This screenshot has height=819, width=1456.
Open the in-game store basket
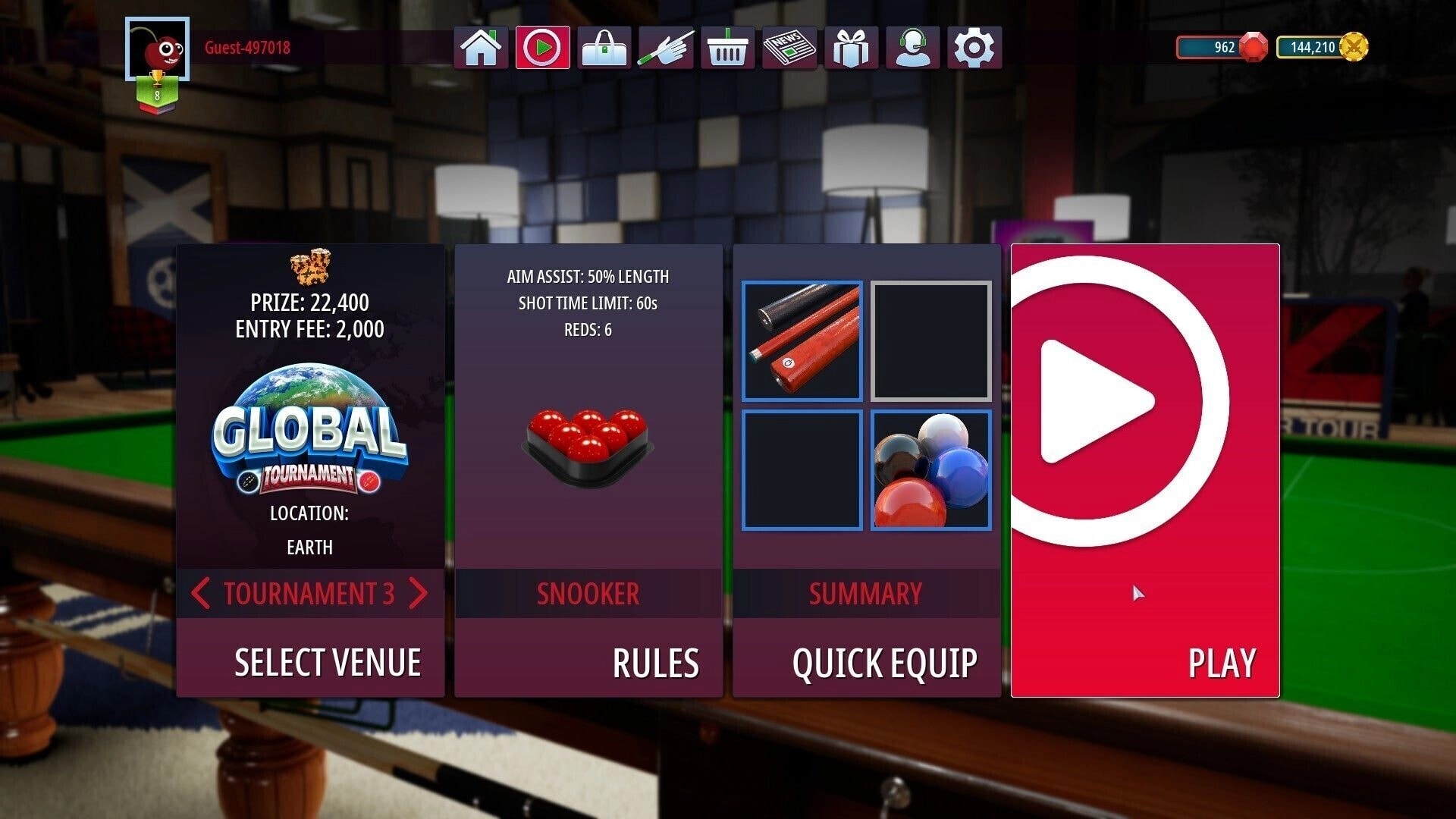pos(727,47)
